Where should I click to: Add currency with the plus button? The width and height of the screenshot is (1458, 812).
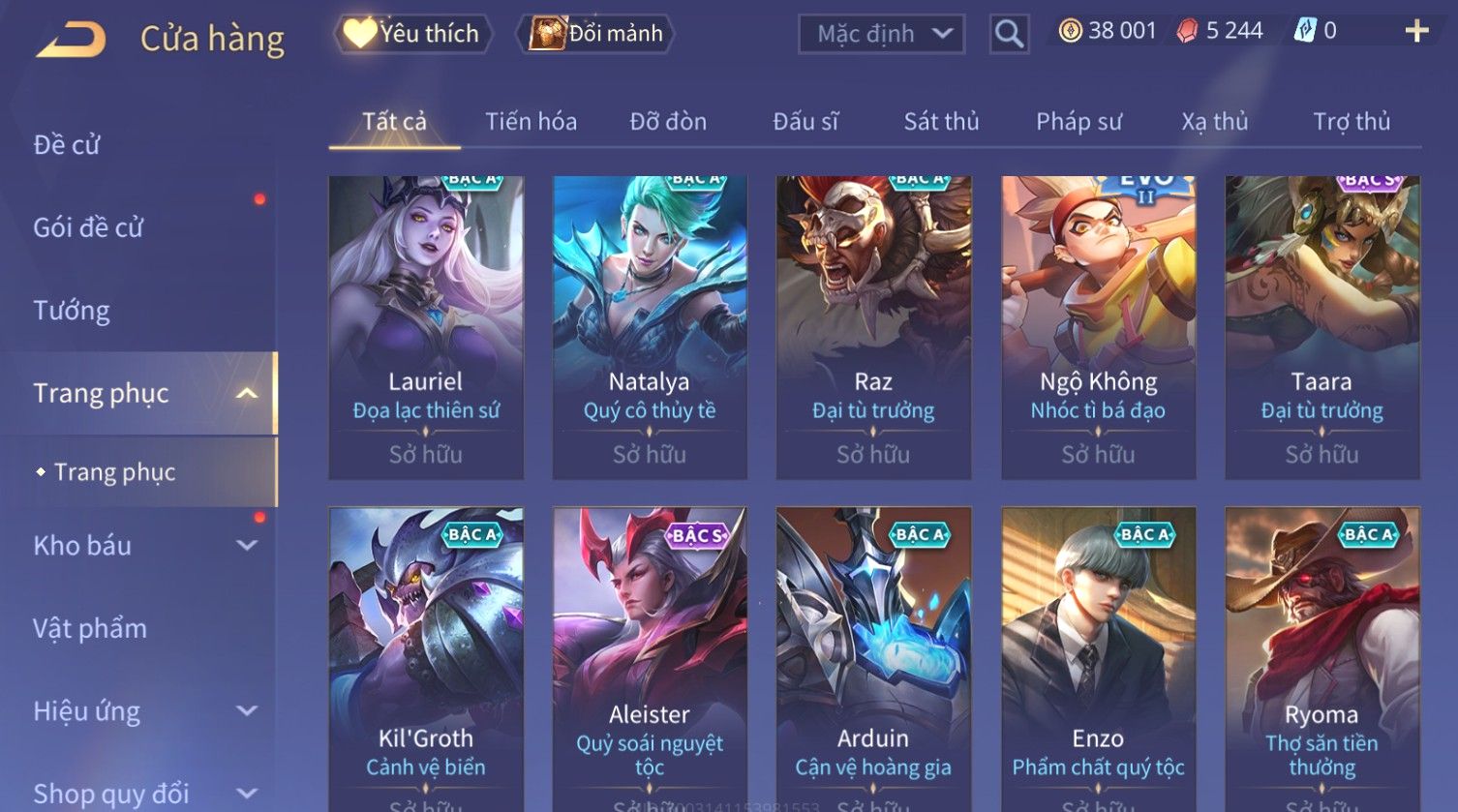coord(1416,32)
